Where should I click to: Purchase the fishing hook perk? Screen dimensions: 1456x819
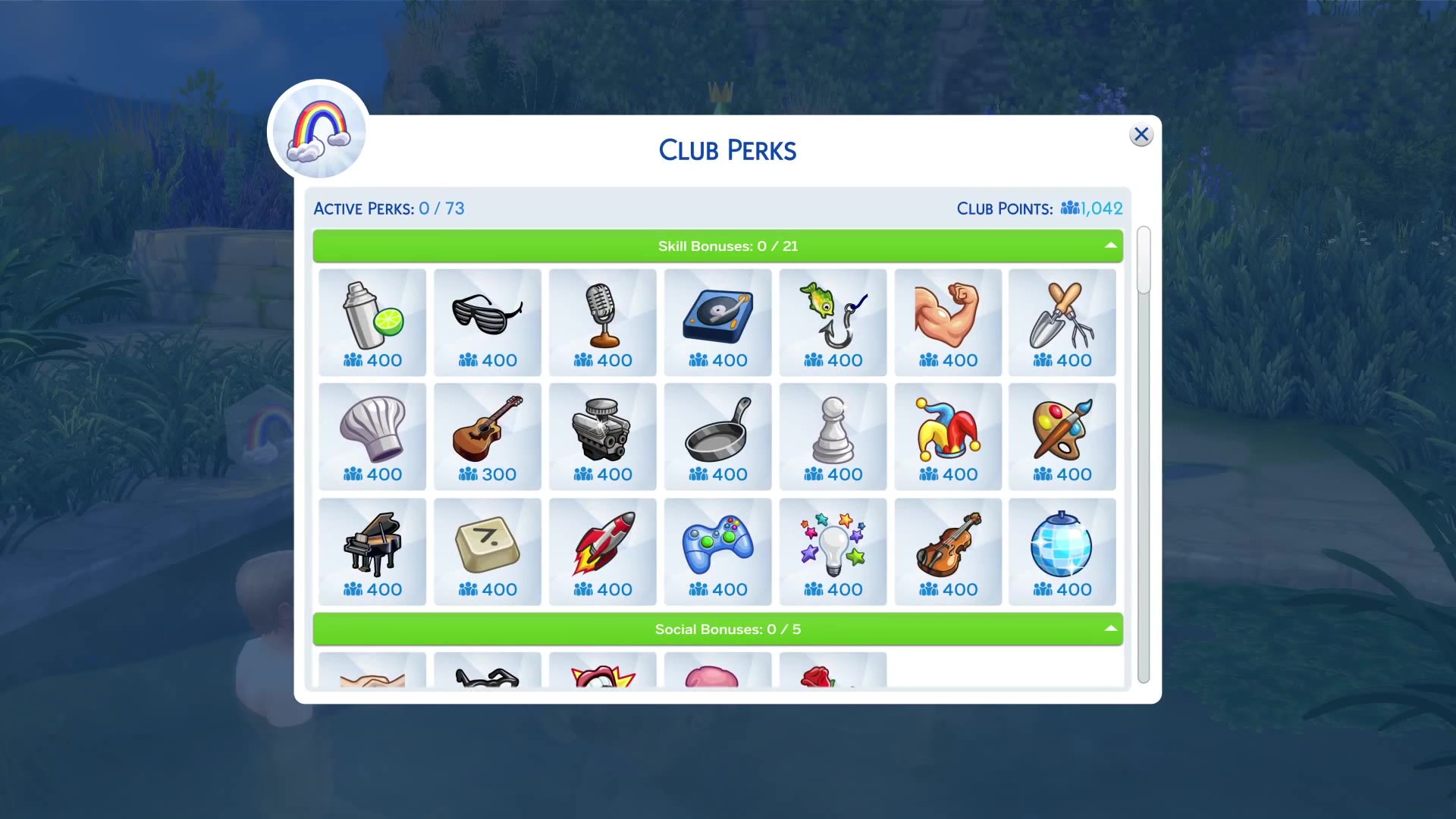[833, 322]
